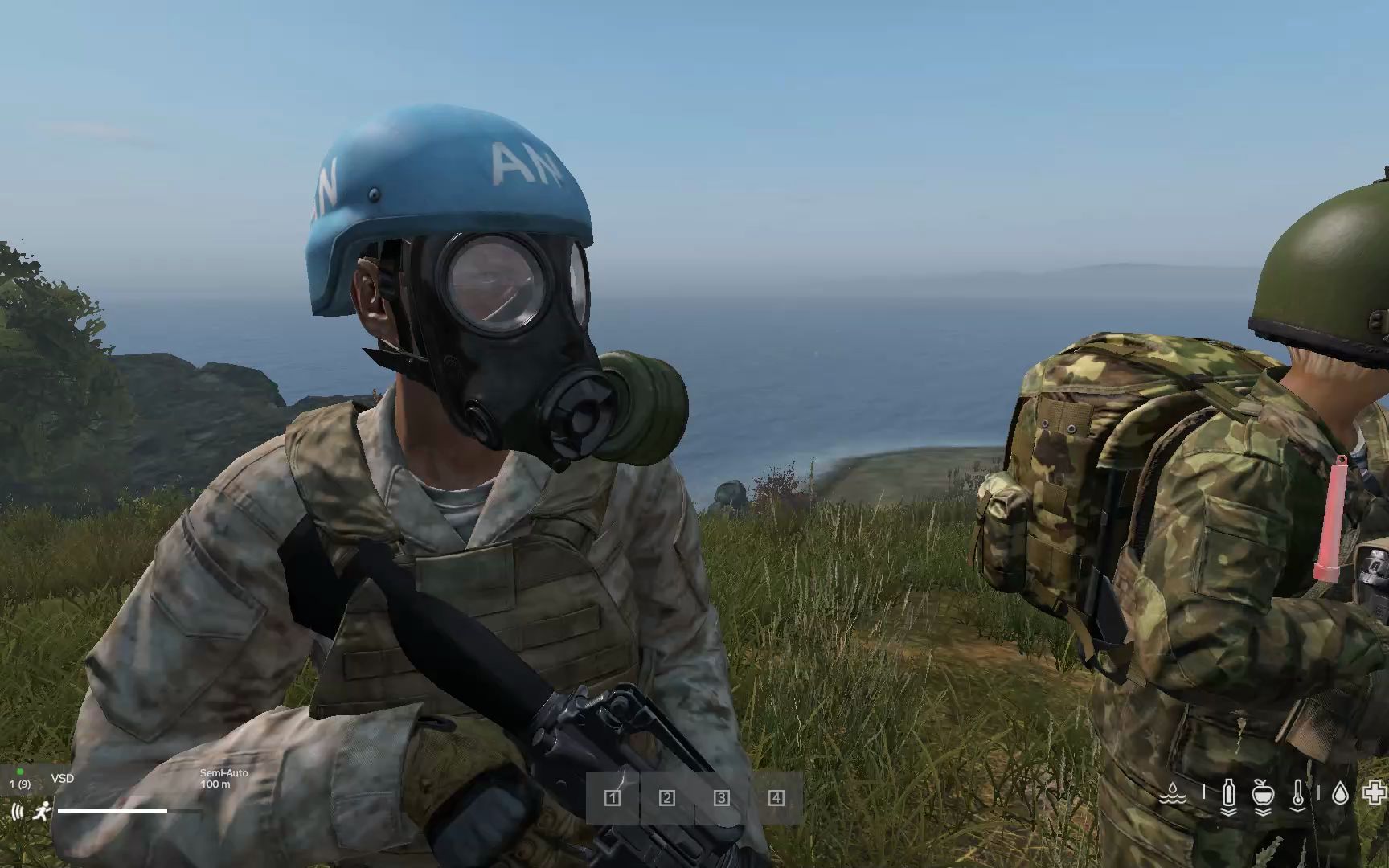Image resolution: width=1389 pixels, height=868 pixels.
Task: Expand hotbar quick slot 4
Action: click(x=776, y=800)
